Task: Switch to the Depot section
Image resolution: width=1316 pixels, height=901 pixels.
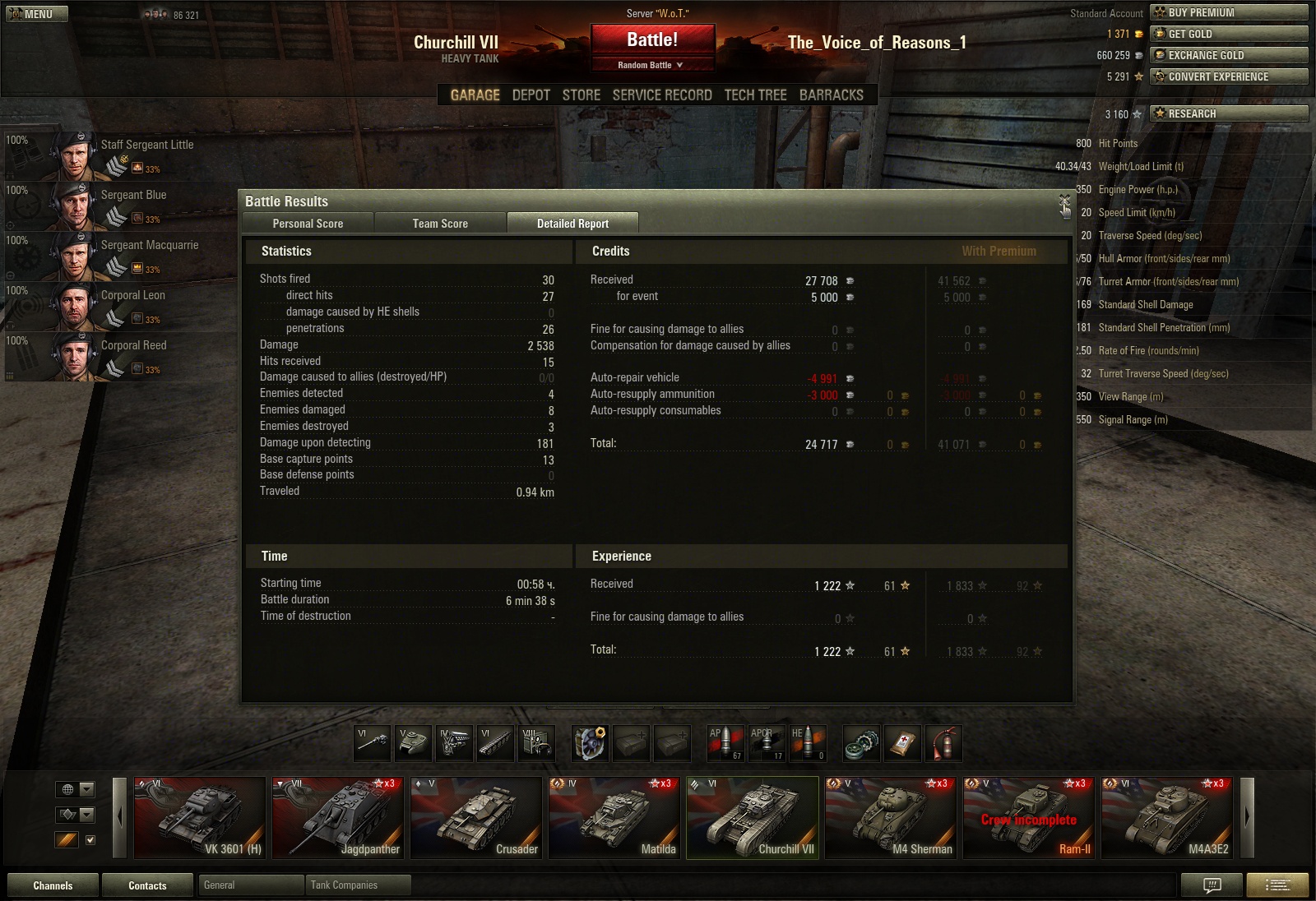Action: (531, 95)
